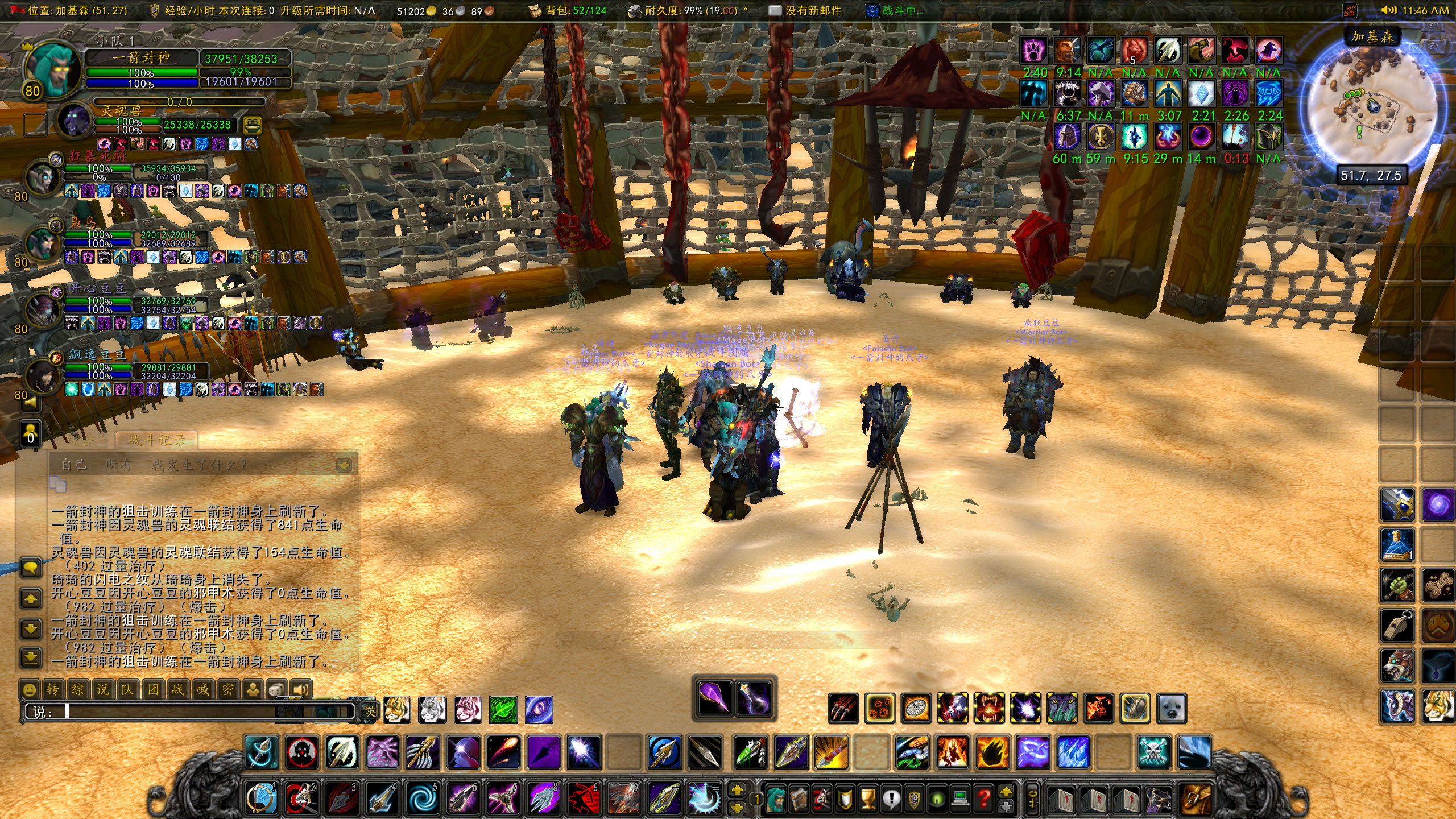The image size is (1456, 819).
Task: Open the gold trophy achievements button
Action: tap(868, 799)
